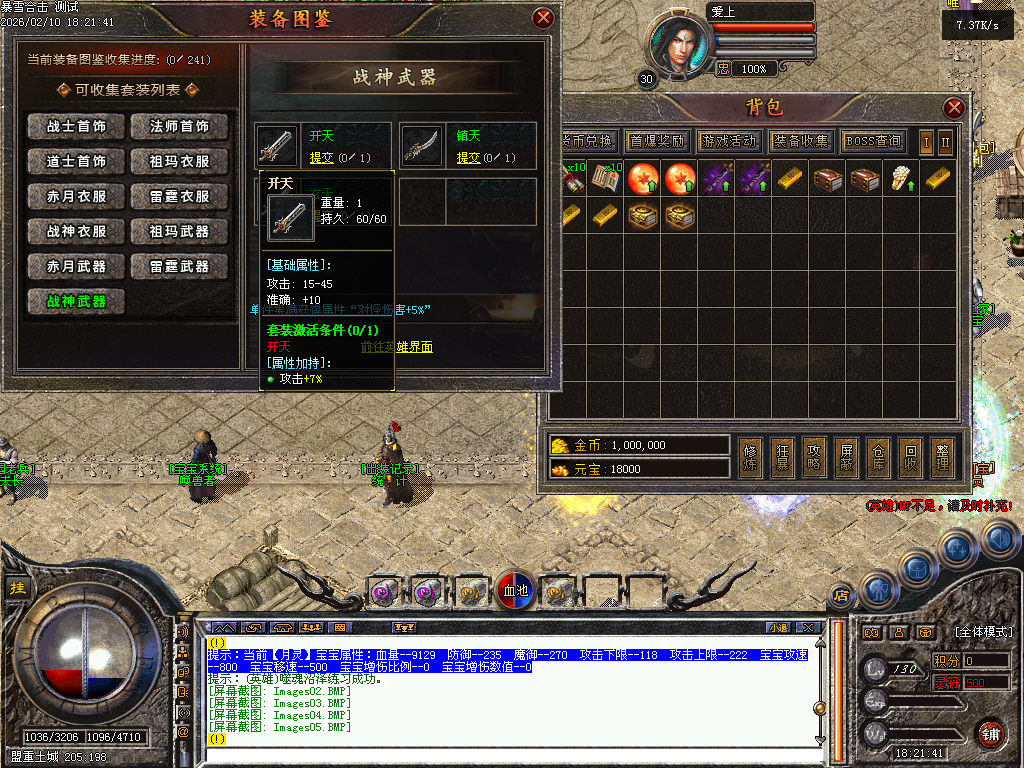The image size is (1024, 768).
Task: Select the highlighted 战神武器 category
Action: 76,302
